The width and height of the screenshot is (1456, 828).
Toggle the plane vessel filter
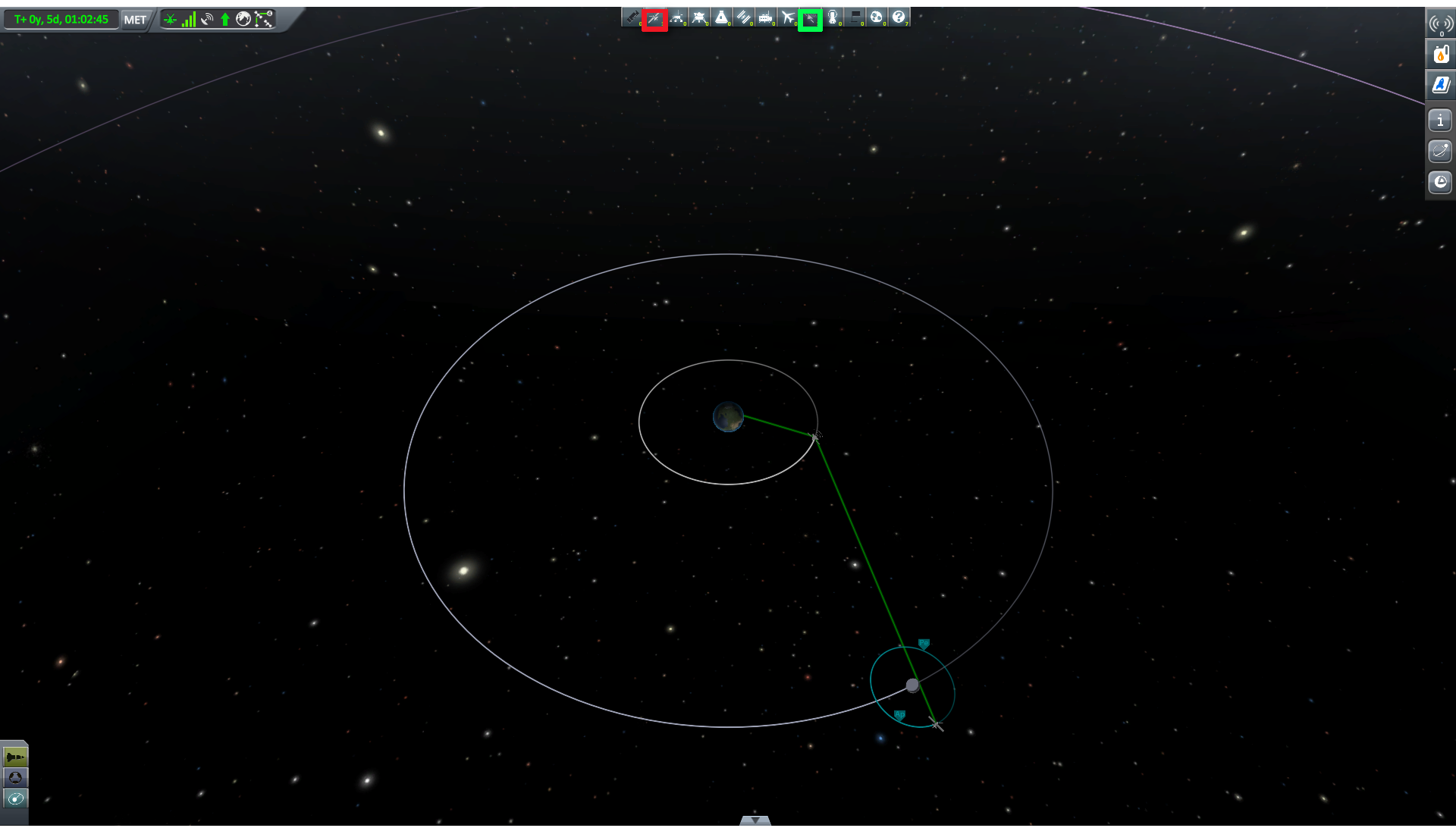pyautogui.click(x=788, y=17)
